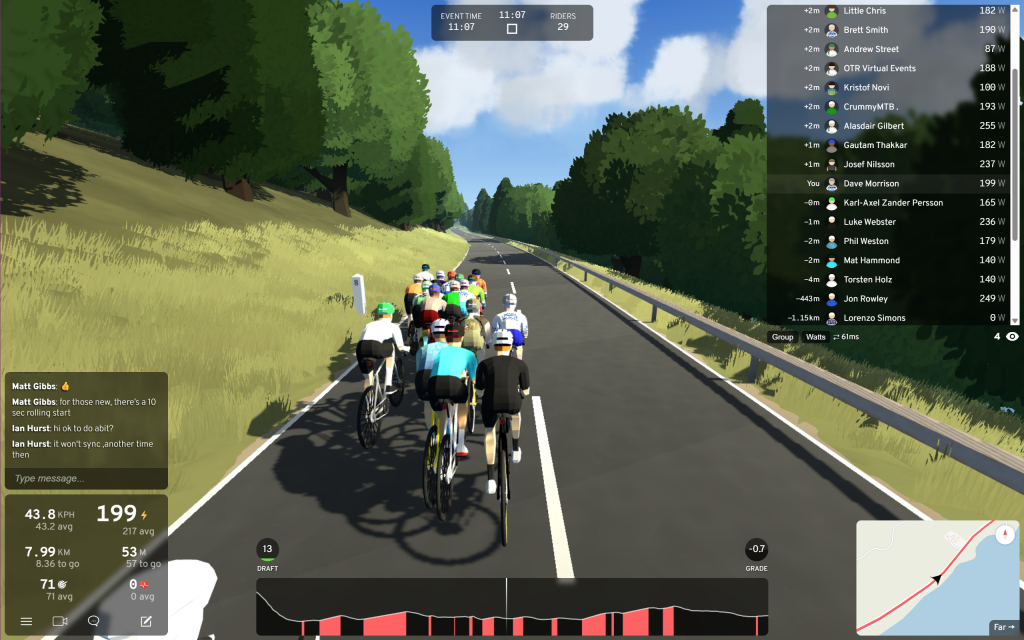This screenshot has width=1024, height=640.
Task: Click the compass on the minimap
Action: (x=1005, y=533)
